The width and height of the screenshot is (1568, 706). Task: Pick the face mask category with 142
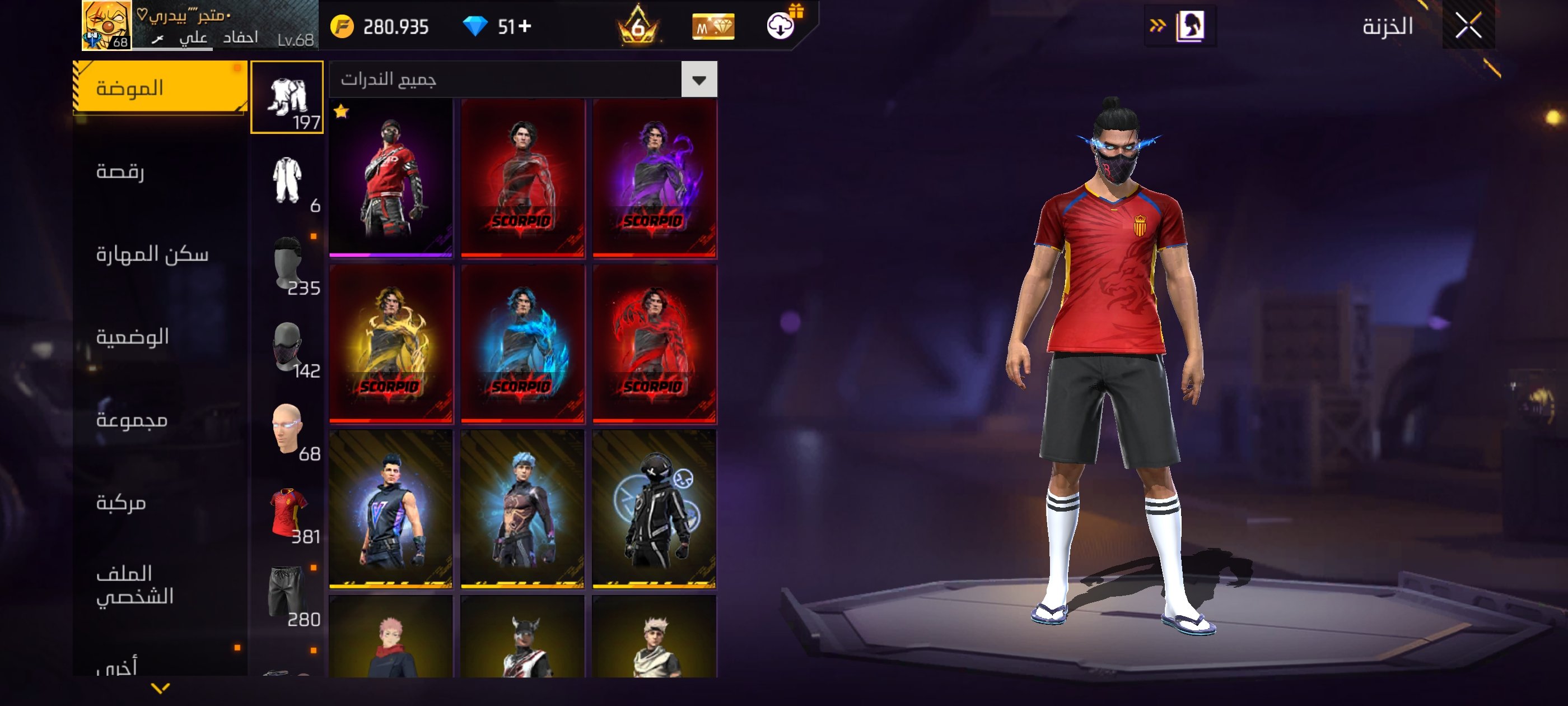287,346
